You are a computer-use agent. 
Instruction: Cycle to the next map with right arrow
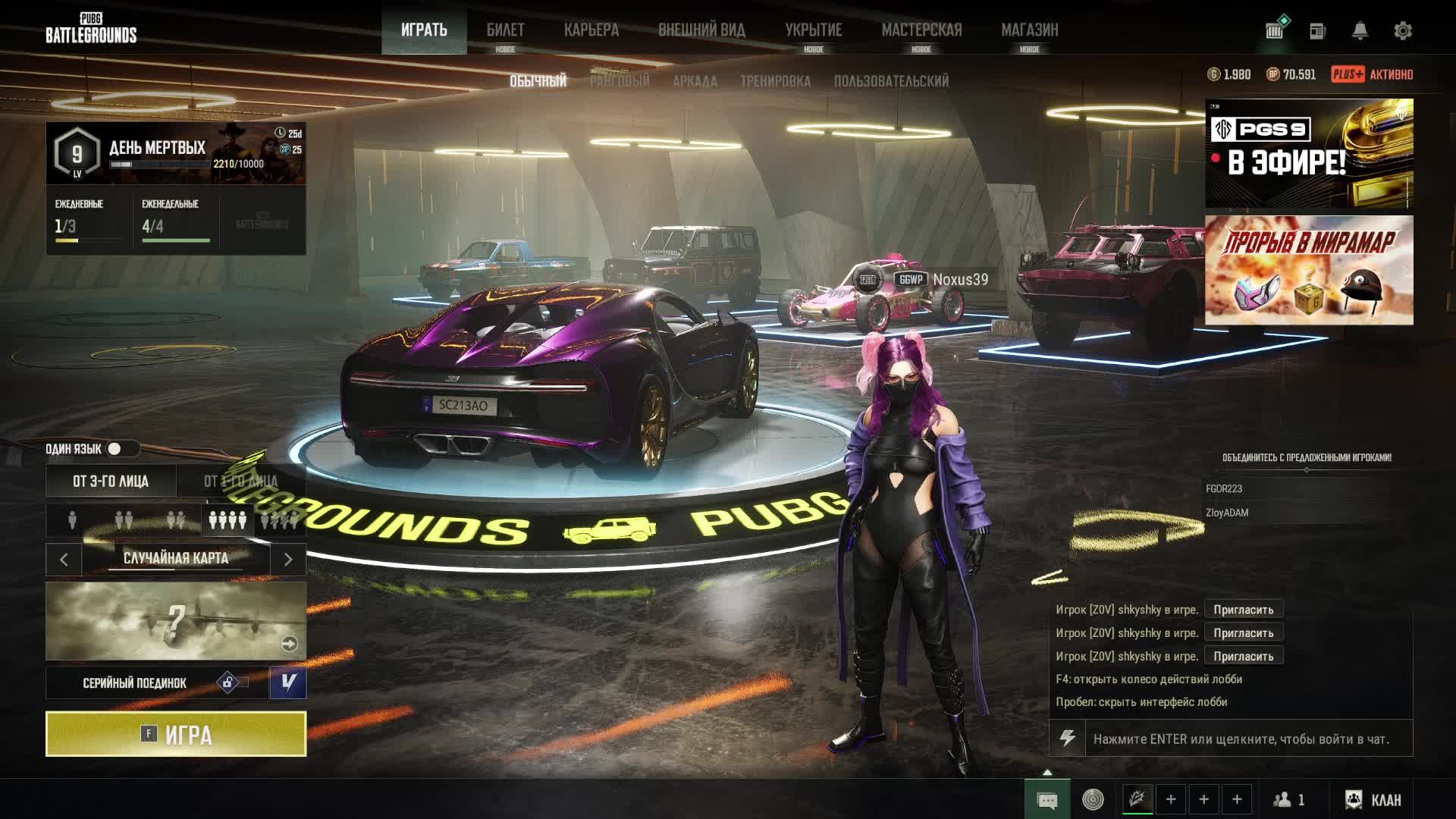pyautogui.click(x=288, y=560)
